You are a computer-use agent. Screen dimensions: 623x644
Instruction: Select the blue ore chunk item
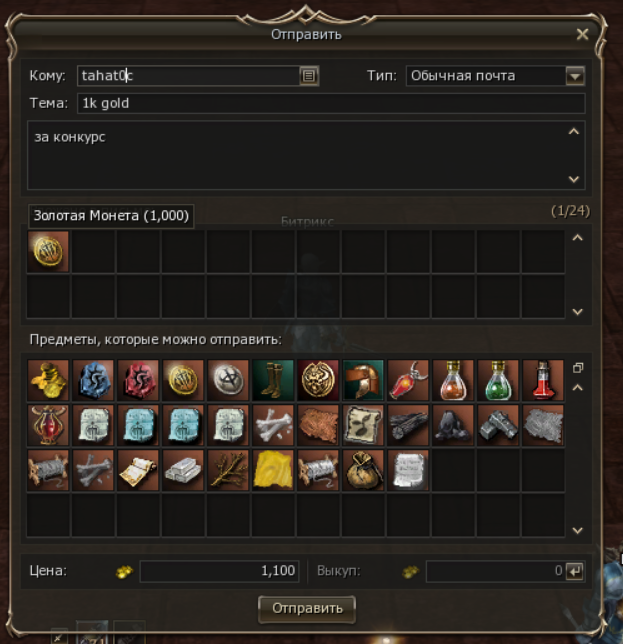pyautogui.click(x=94, y=380)
